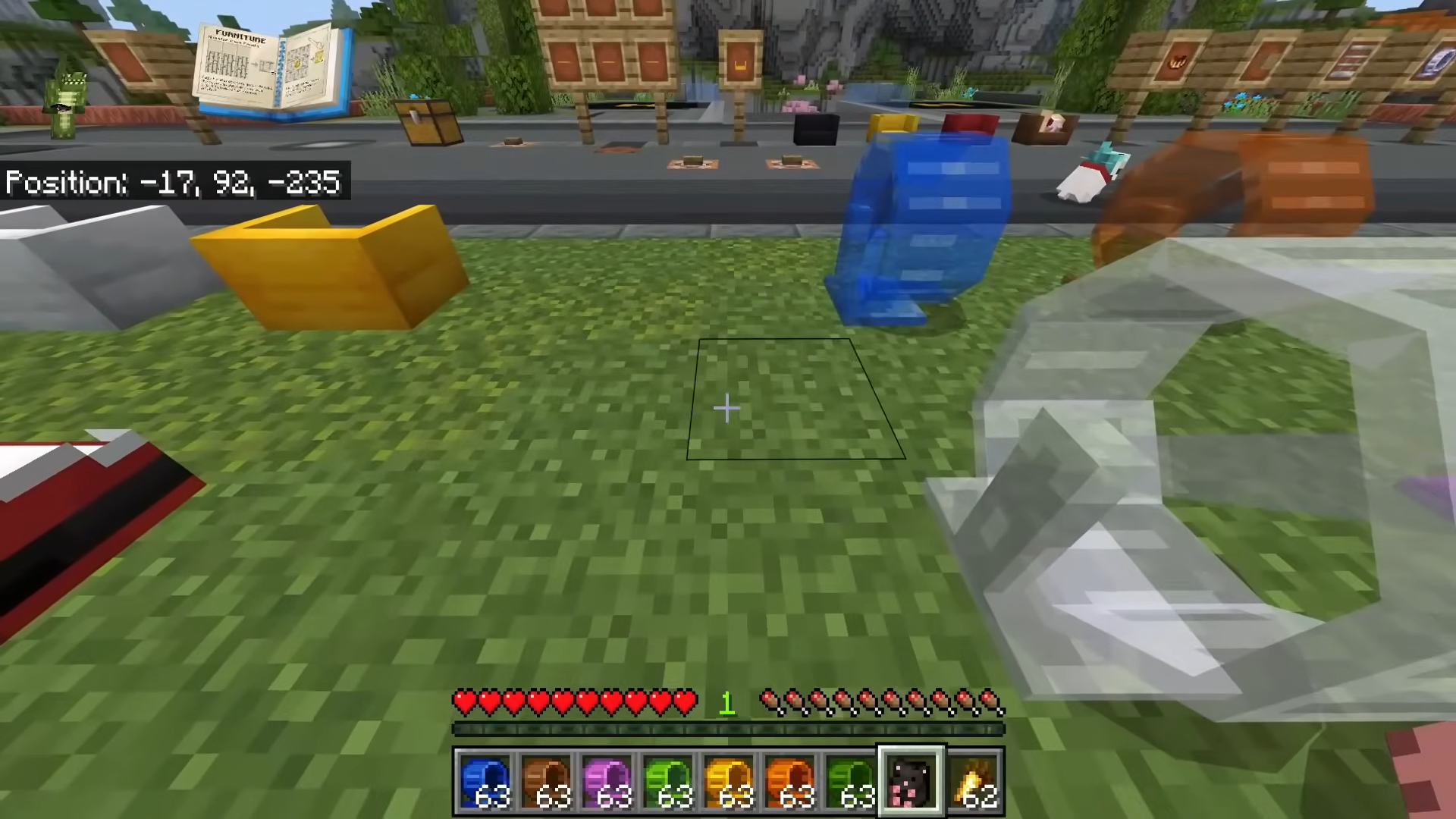1456x819 pixels.
Task: Select the blue bucket in hotbar slot one
Action: [485, 780]
